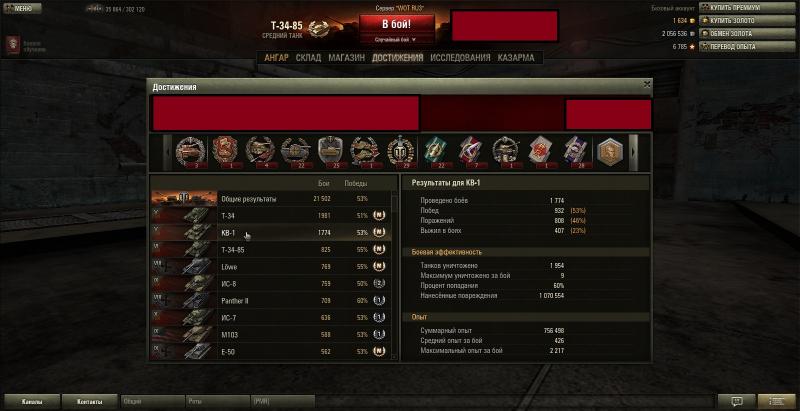Select the Исследования tab
The height and width of the screenshot is (411, 800).
point(460,58)
